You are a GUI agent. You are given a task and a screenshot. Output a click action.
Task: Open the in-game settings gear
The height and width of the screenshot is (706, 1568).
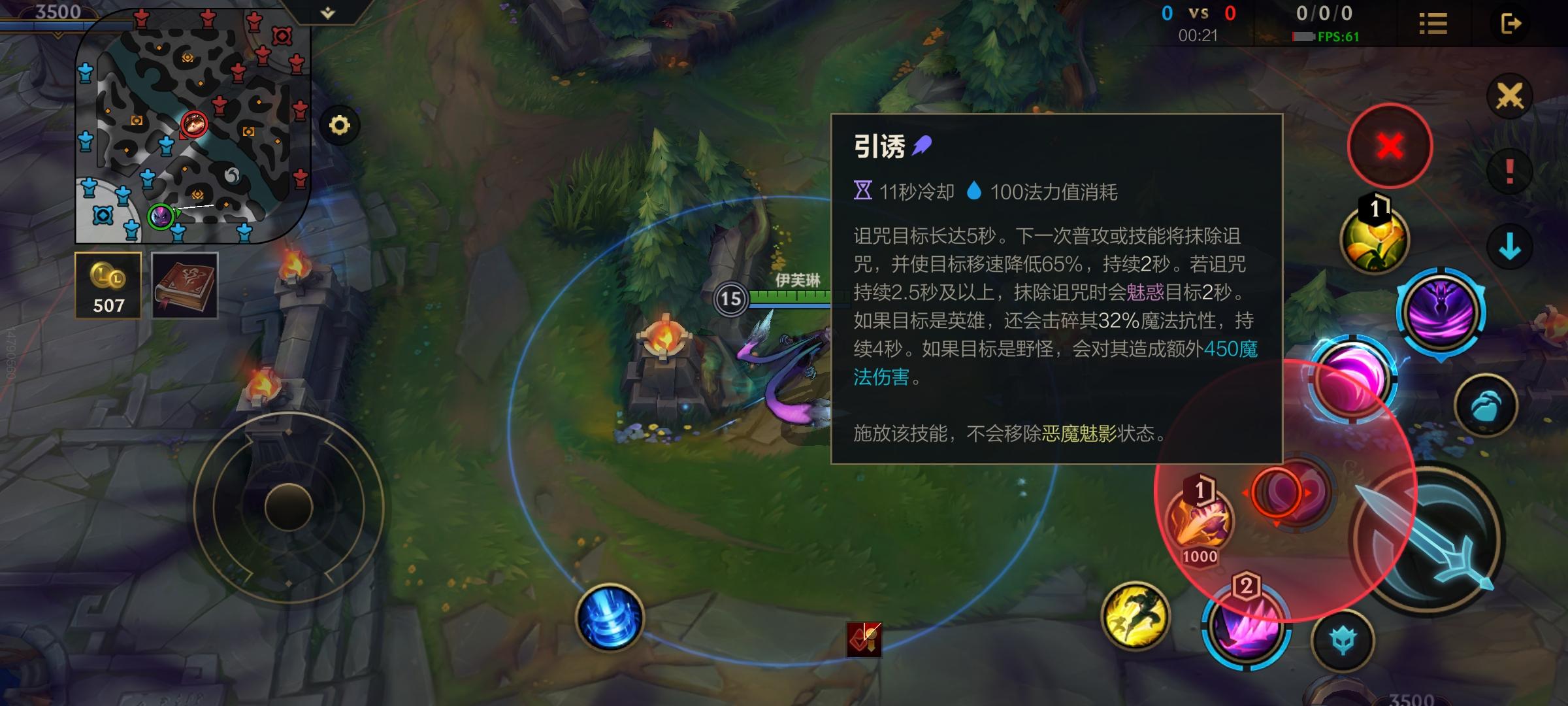click(339, 126)
